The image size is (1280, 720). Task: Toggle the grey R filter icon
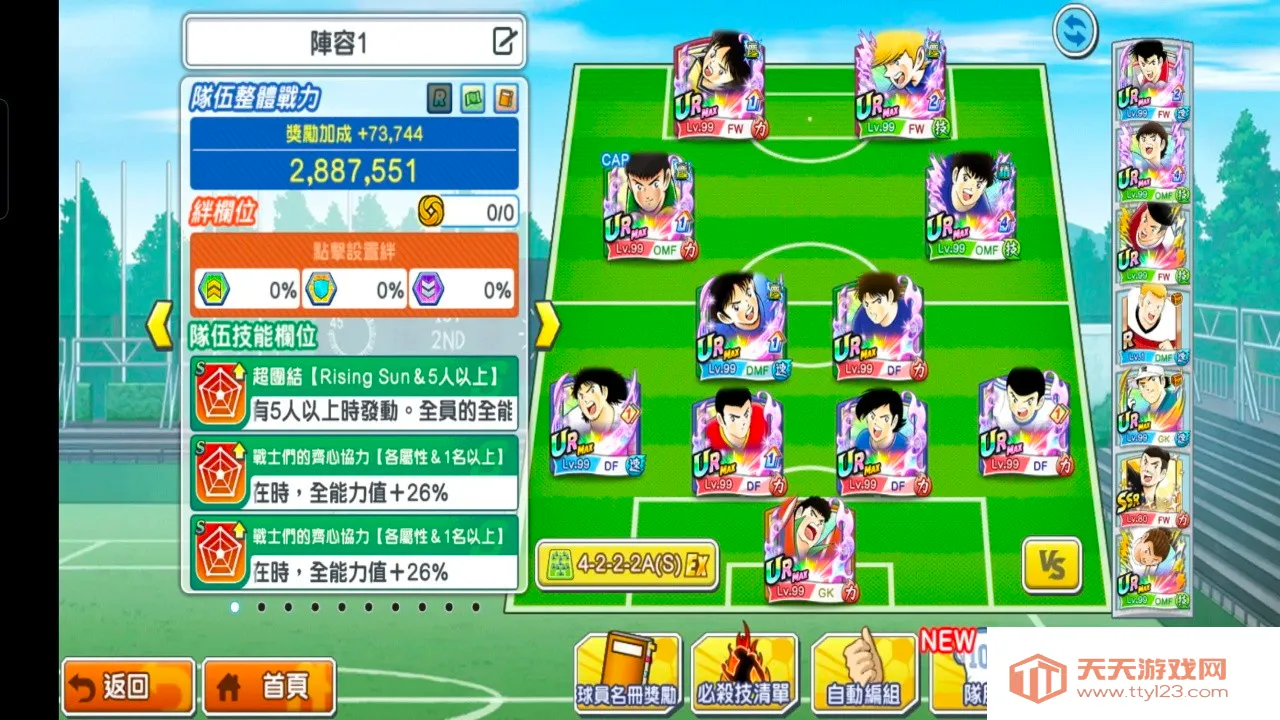(439, 98)
